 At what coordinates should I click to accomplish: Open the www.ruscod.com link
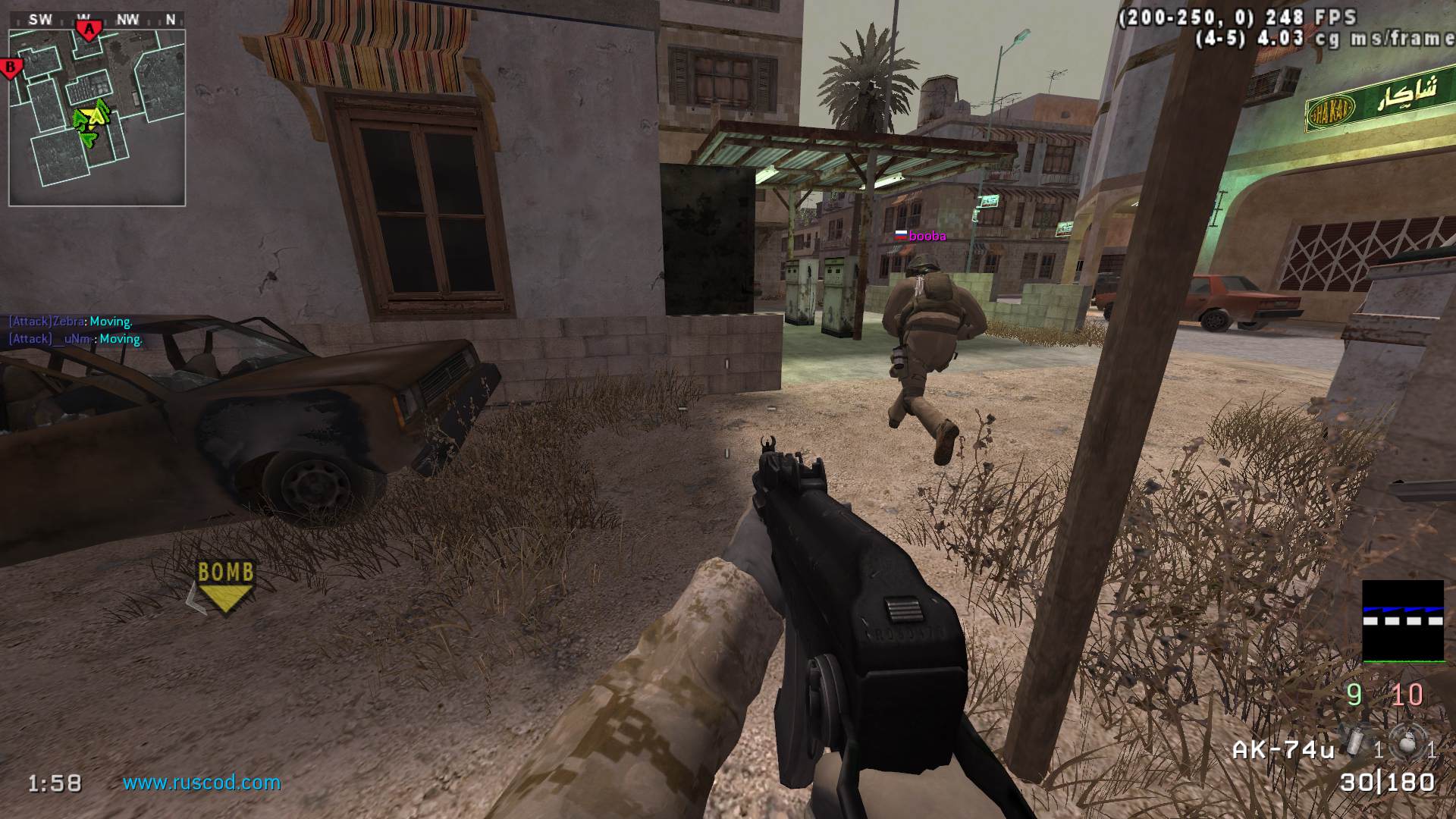click(202, 783)
